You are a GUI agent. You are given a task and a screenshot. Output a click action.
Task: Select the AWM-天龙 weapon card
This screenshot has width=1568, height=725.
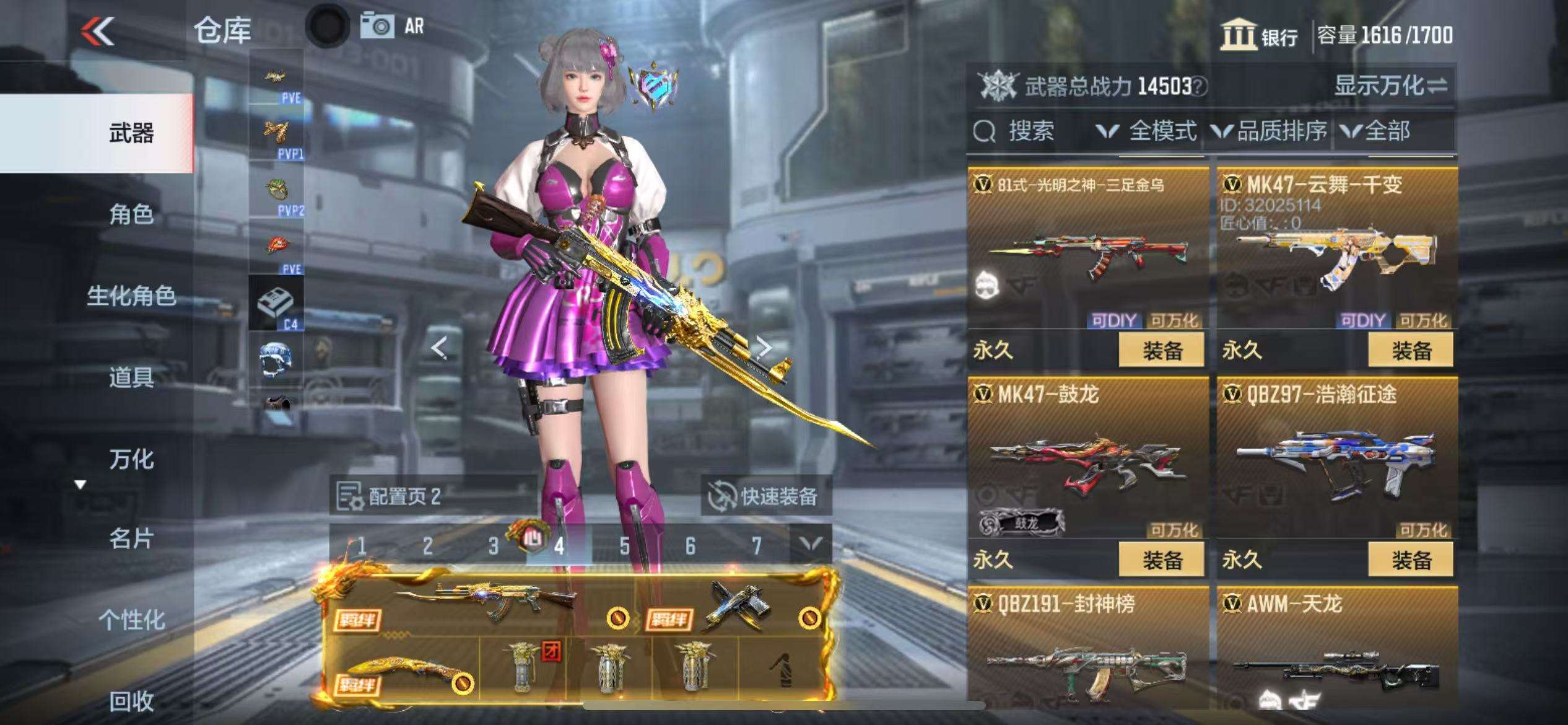point(1336,651)
